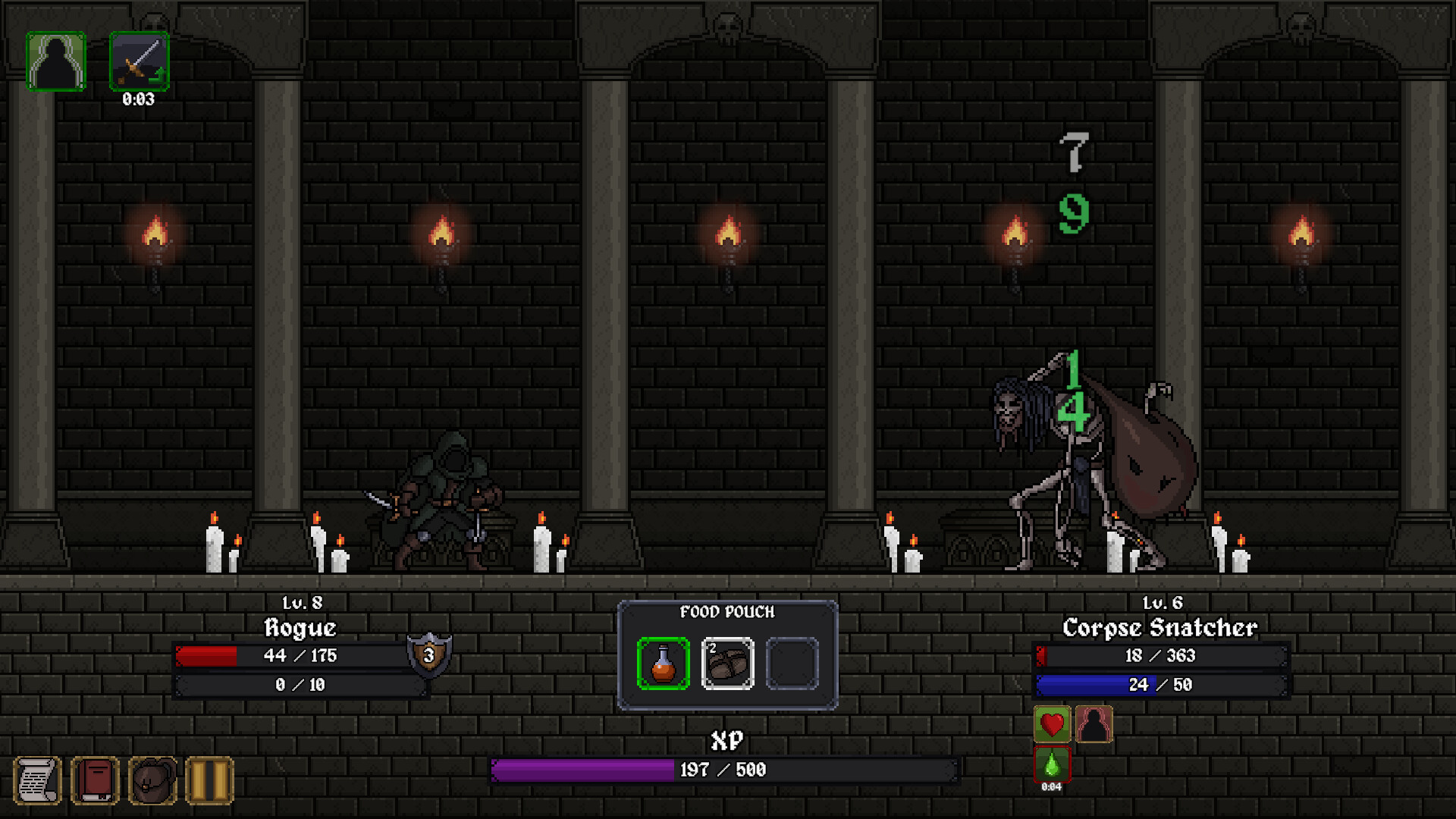Screen dimensions: 1456x819
Task: Click the Corpse Snatcher name label
Action: 1159,628
